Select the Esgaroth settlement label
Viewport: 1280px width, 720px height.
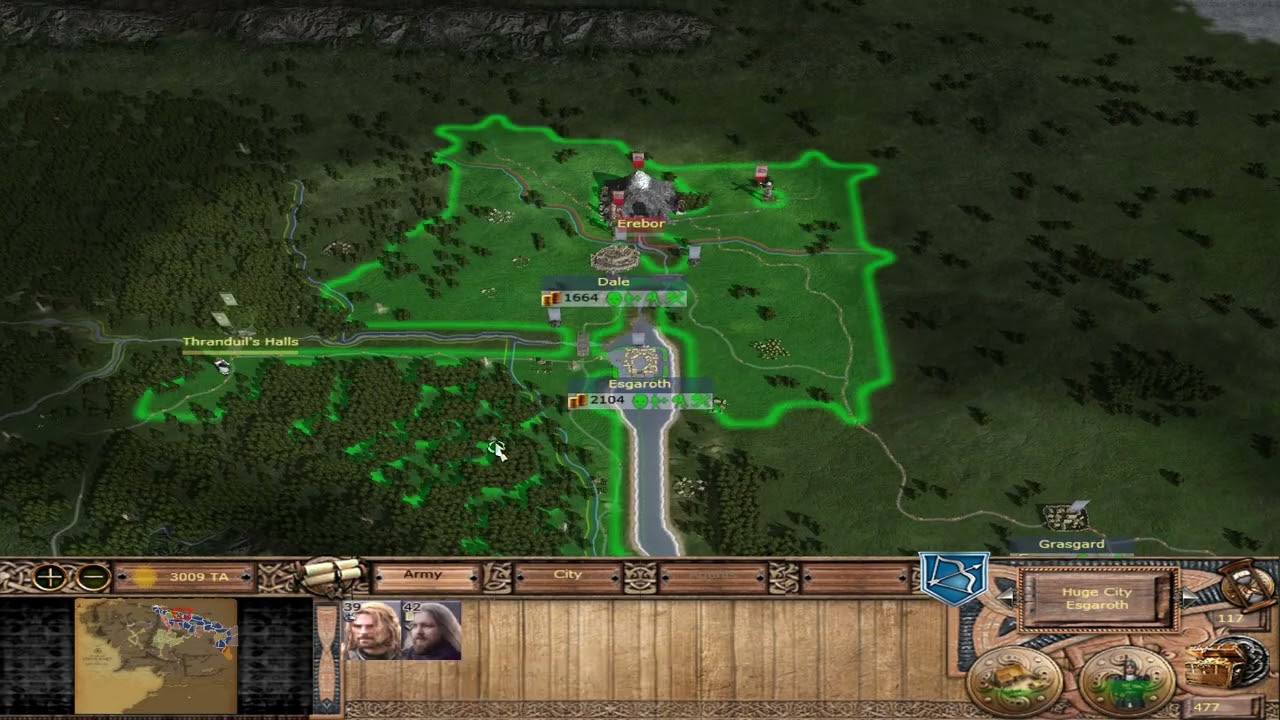[x=639, y=385]
